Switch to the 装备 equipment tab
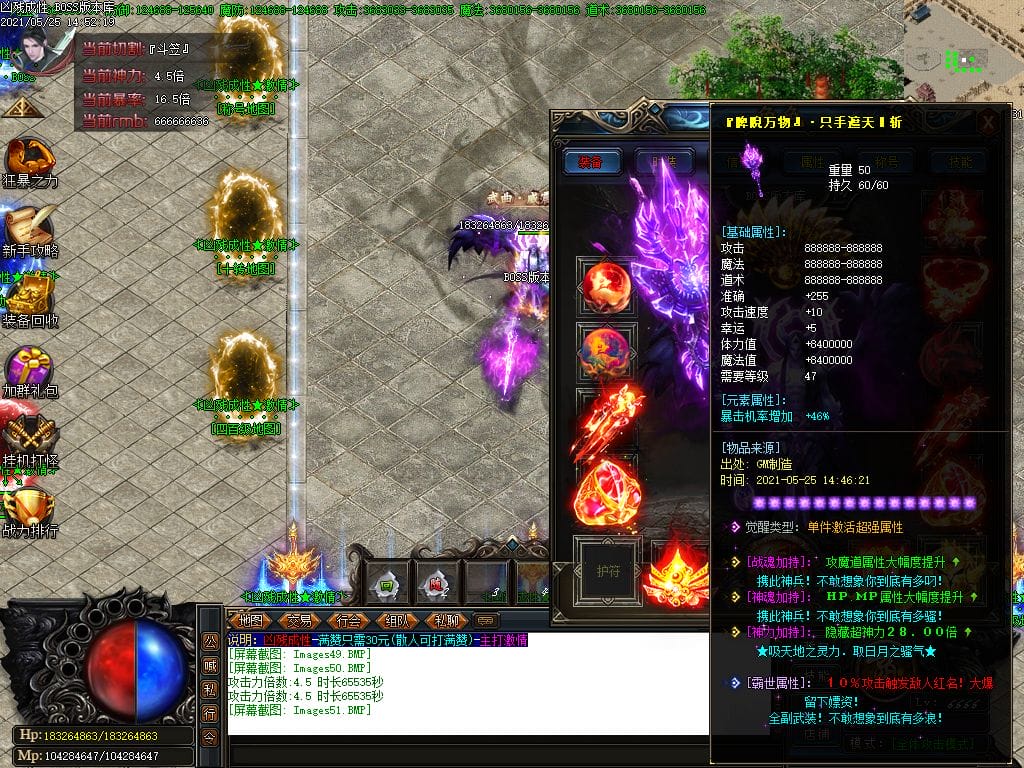Screen dimensions: 1024x768 point(591,162)
